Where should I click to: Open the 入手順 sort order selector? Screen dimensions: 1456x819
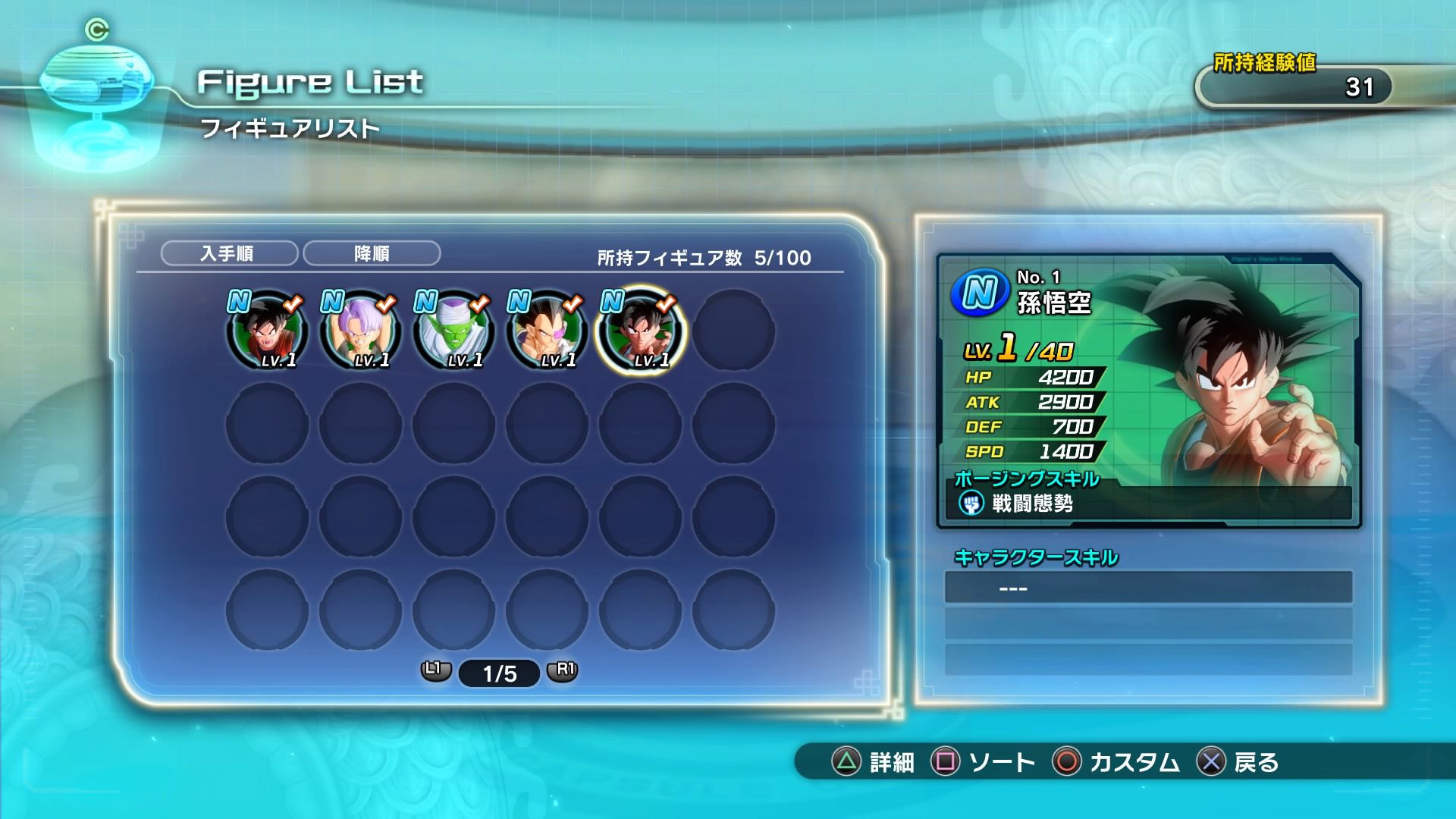pyautogui.click(x=229, y=253)
